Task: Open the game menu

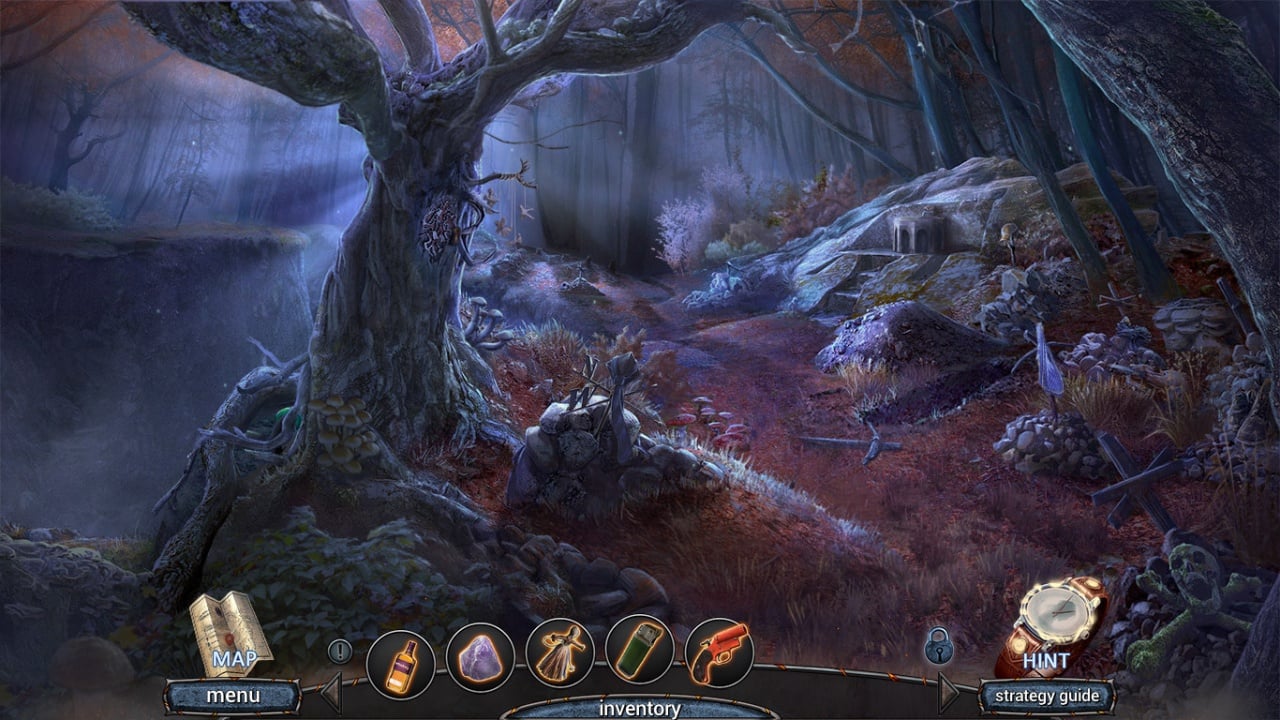Action: (x=233, y=695)
